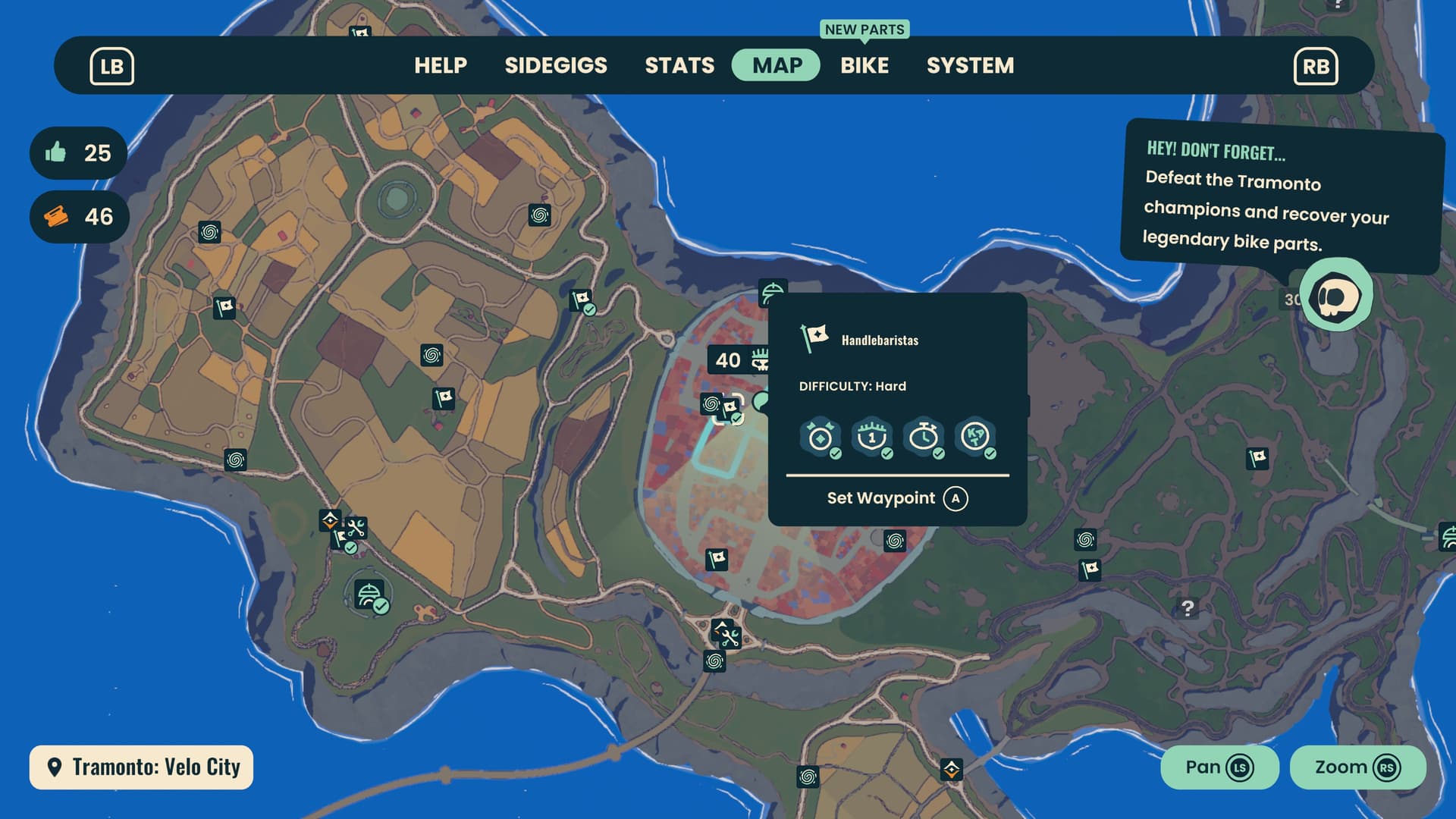The width and height of the screenshot is (1456, 819).
Task: Choose the diamond marker at the bottom of map
Action: coord(952,770)
